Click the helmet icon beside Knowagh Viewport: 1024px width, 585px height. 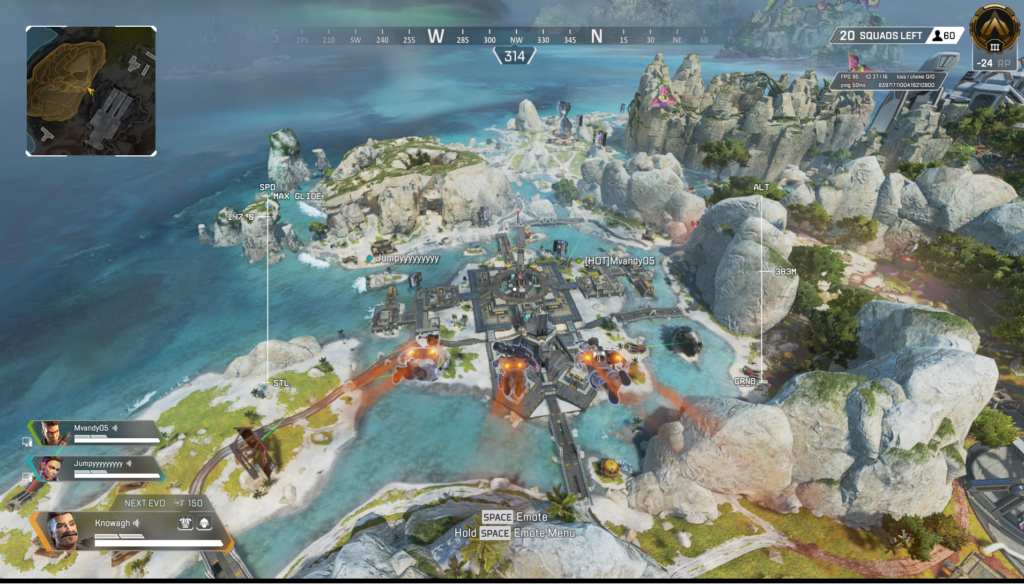204,523
